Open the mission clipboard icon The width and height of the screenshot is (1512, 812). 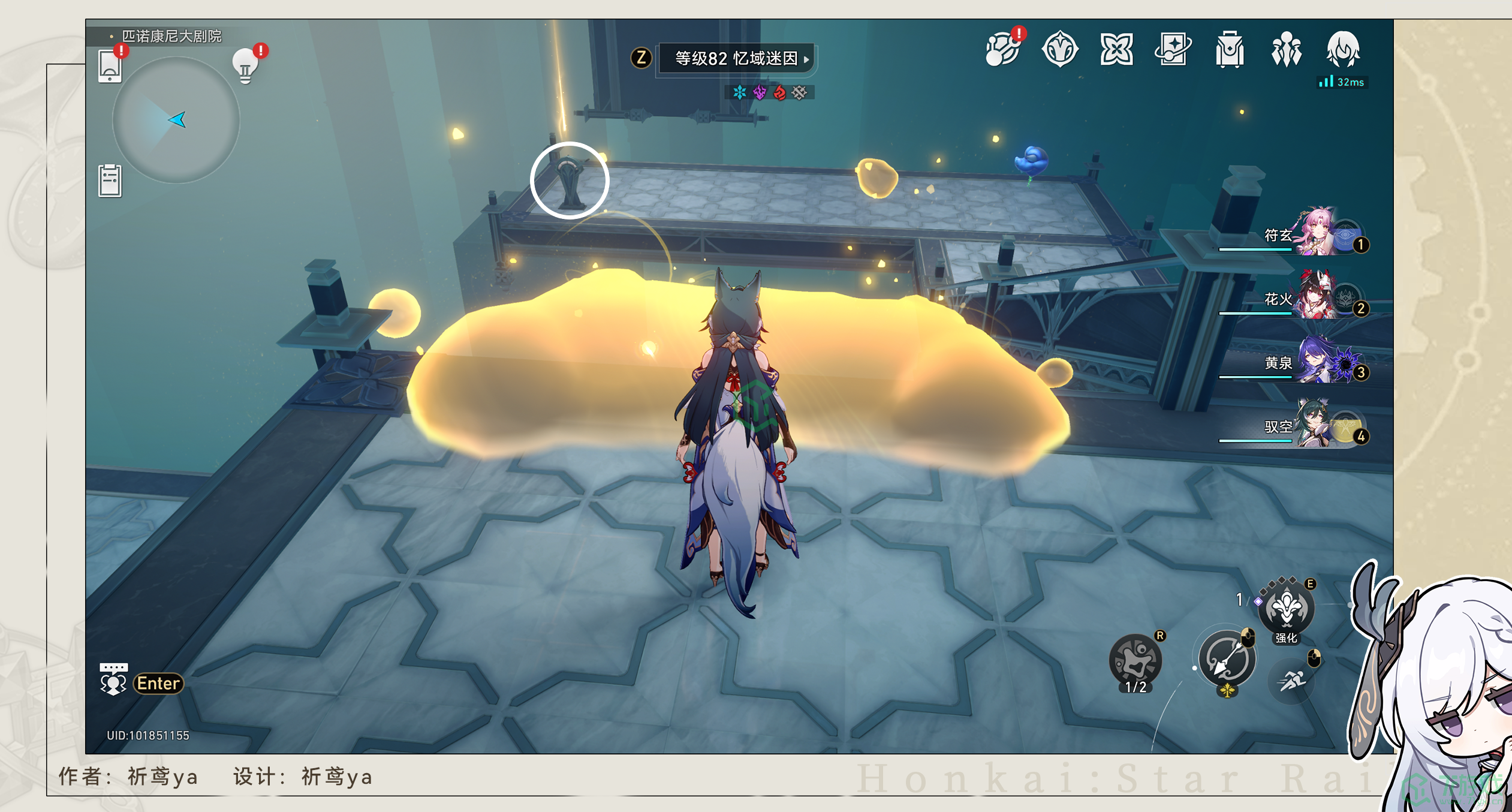pos(110,180)
